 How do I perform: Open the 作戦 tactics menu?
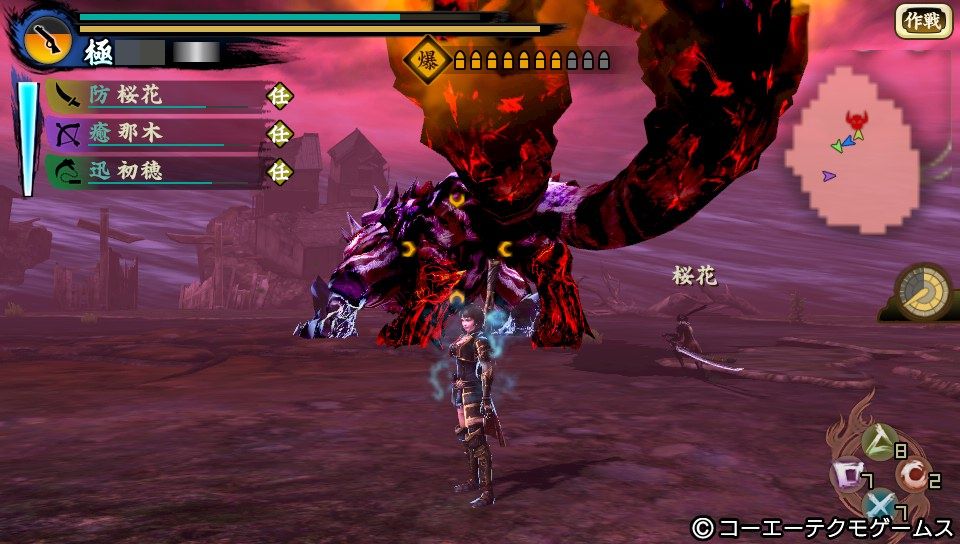tap(922, 20)
